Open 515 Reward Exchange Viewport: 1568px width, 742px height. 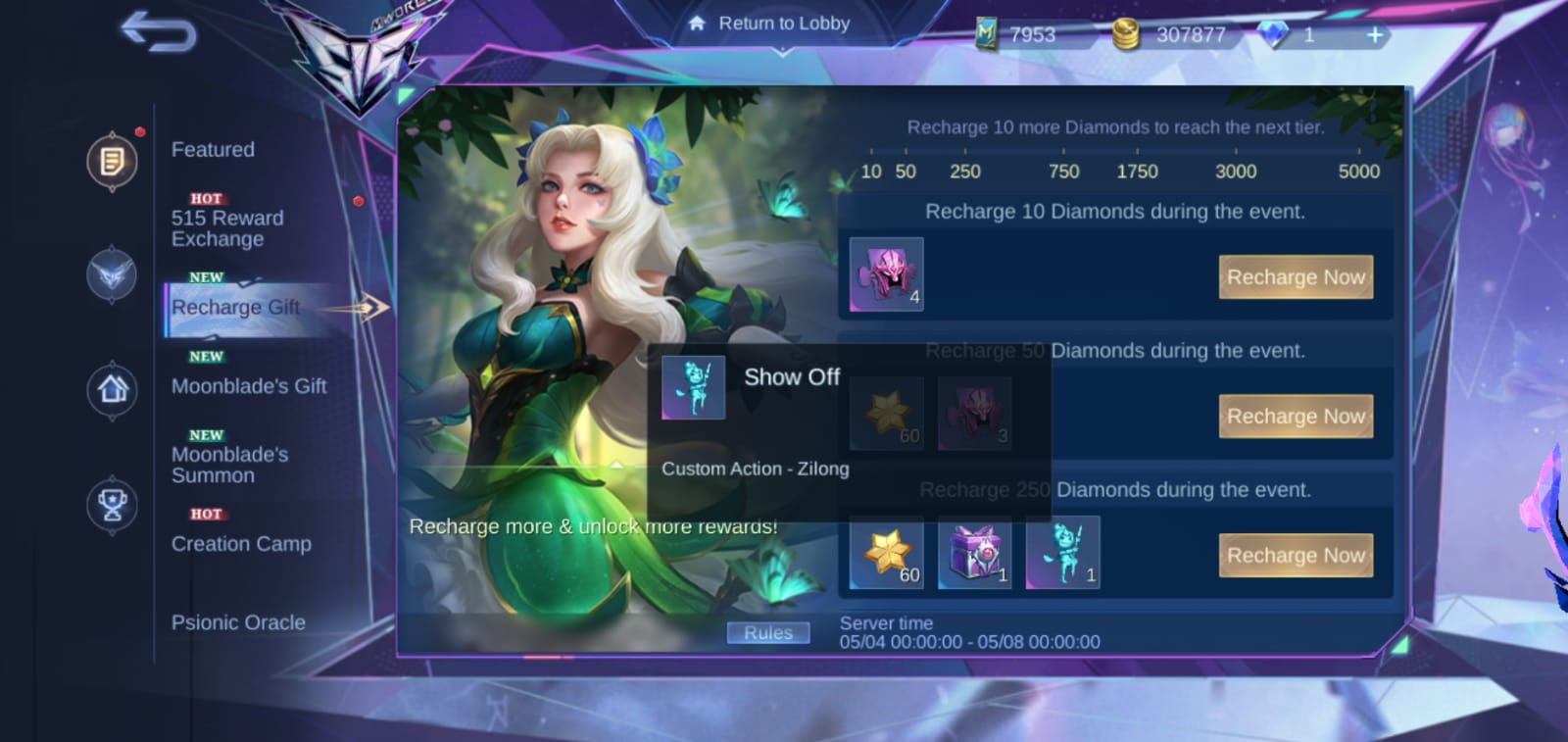click(225, 228)
